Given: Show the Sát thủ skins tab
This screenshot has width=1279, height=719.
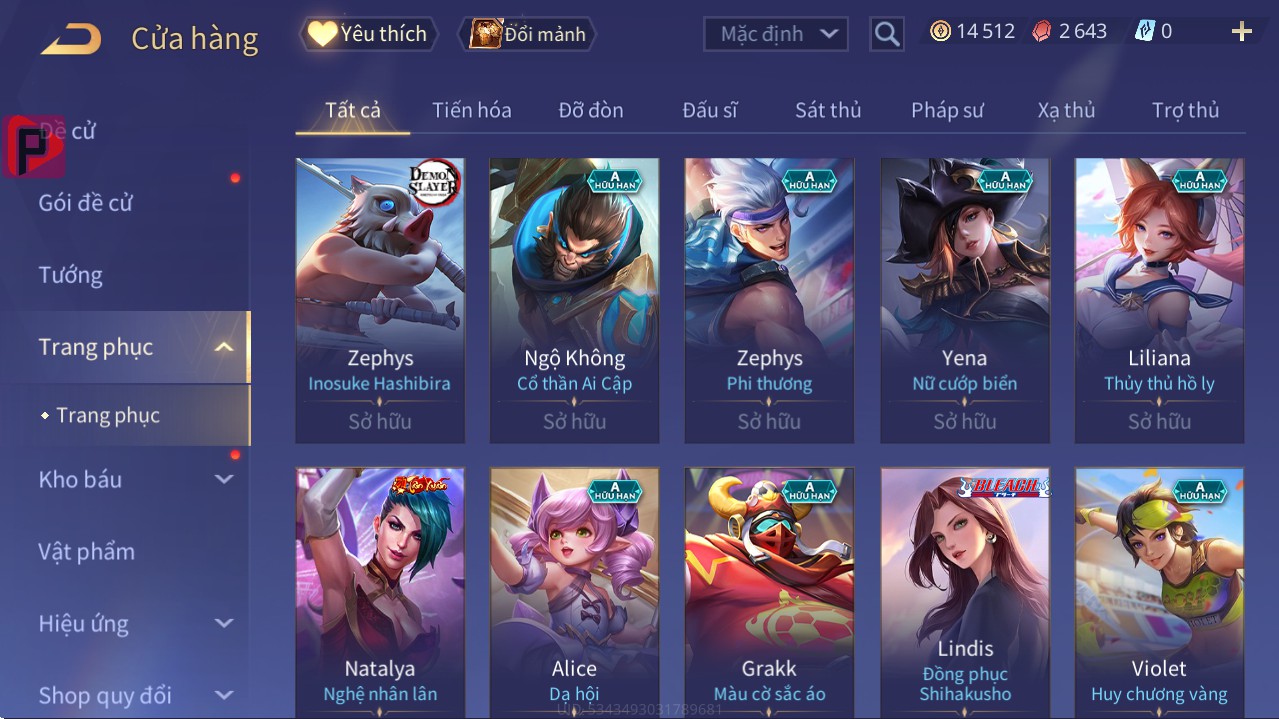Looking at the screenshot, I should [828, 110].
